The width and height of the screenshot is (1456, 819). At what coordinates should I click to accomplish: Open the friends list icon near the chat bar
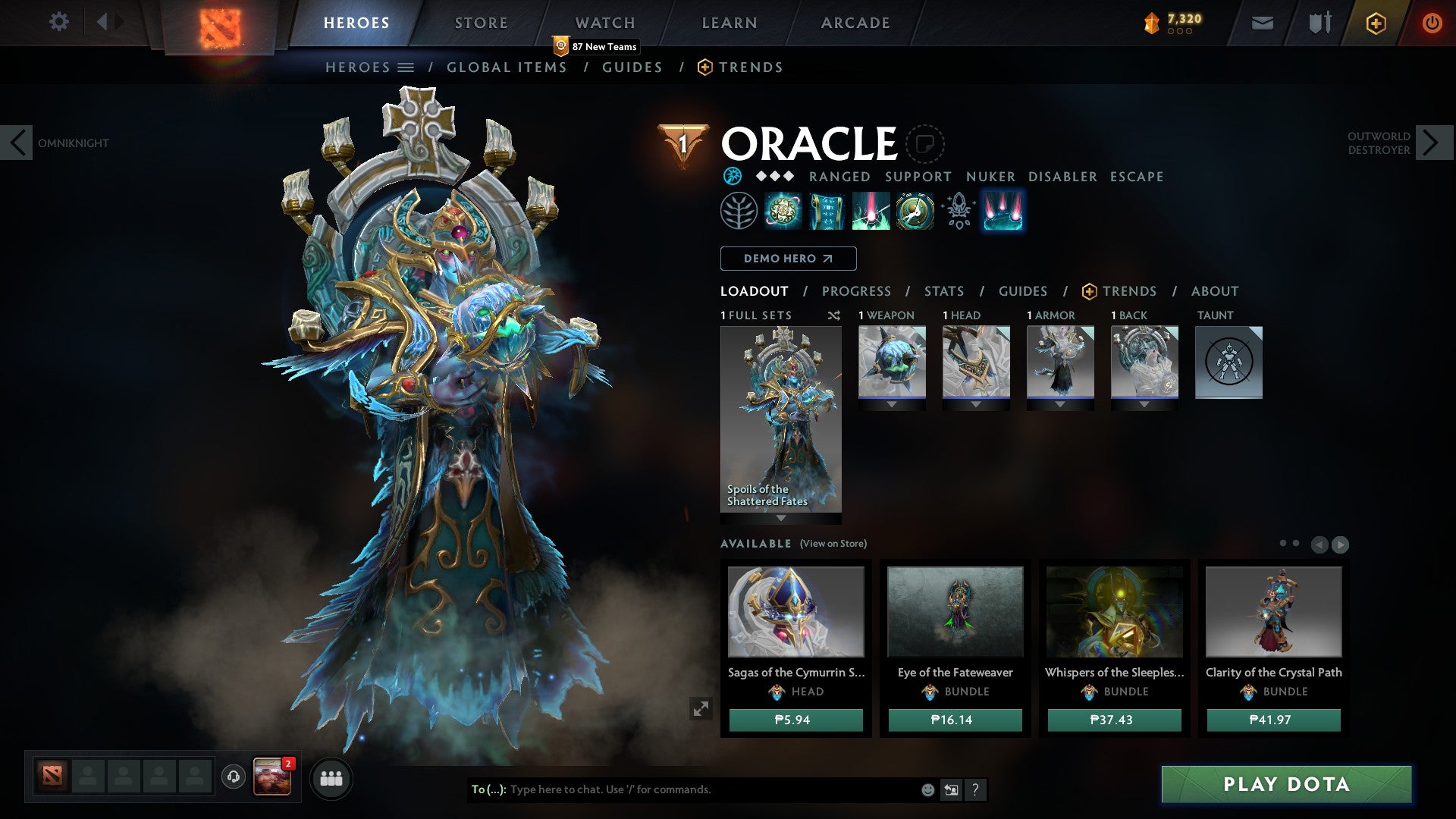click(x=331, y=778)
